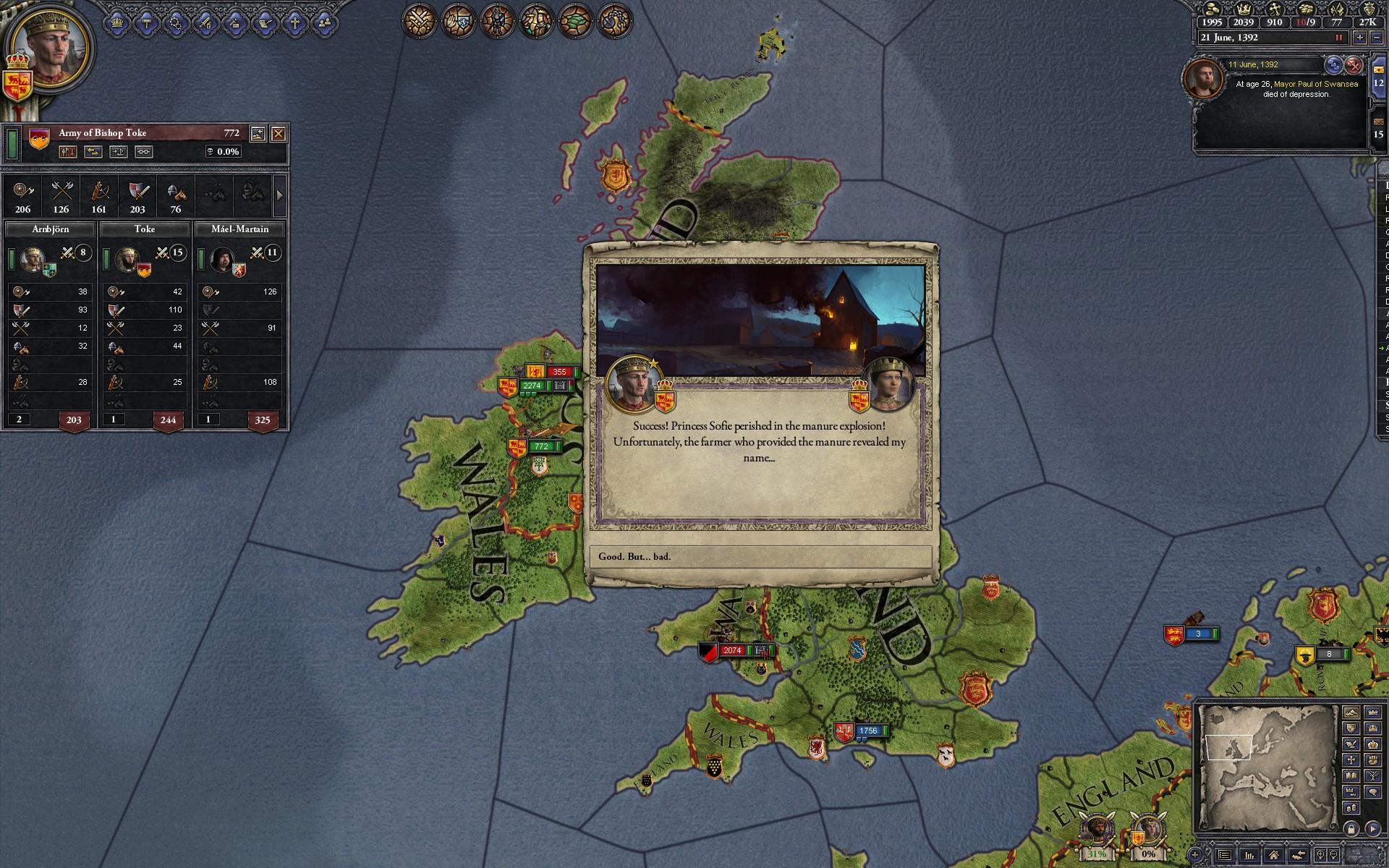The image size is (1389, 868).
Task: Select the Toke flank commander header
Action: 145,229
